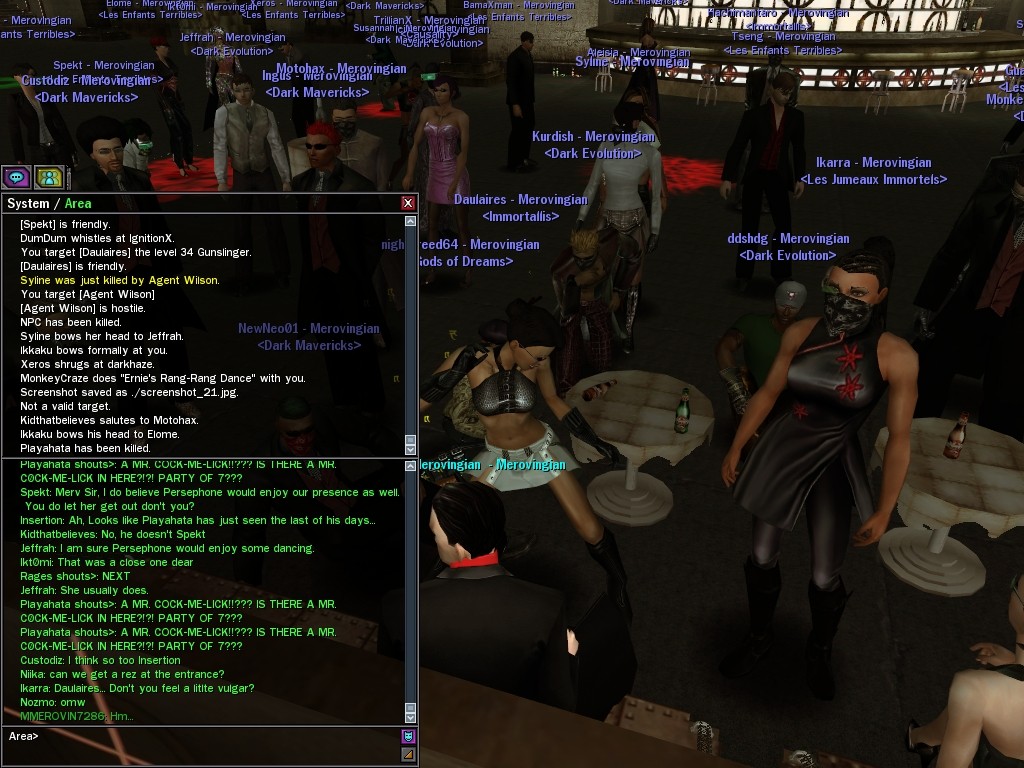Switch to the Area chat tab
1024x768 pixels.
[78, 203]
